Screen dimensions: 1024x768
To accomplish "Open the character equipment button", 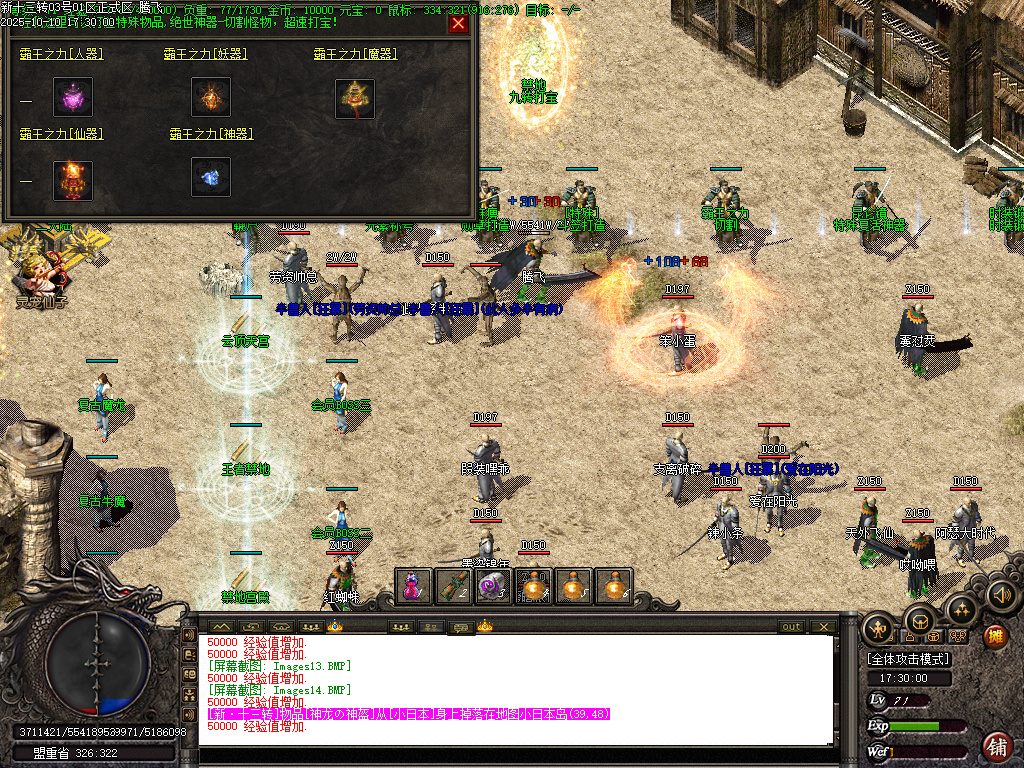I will pyautogui.click(x=879, y=628).
